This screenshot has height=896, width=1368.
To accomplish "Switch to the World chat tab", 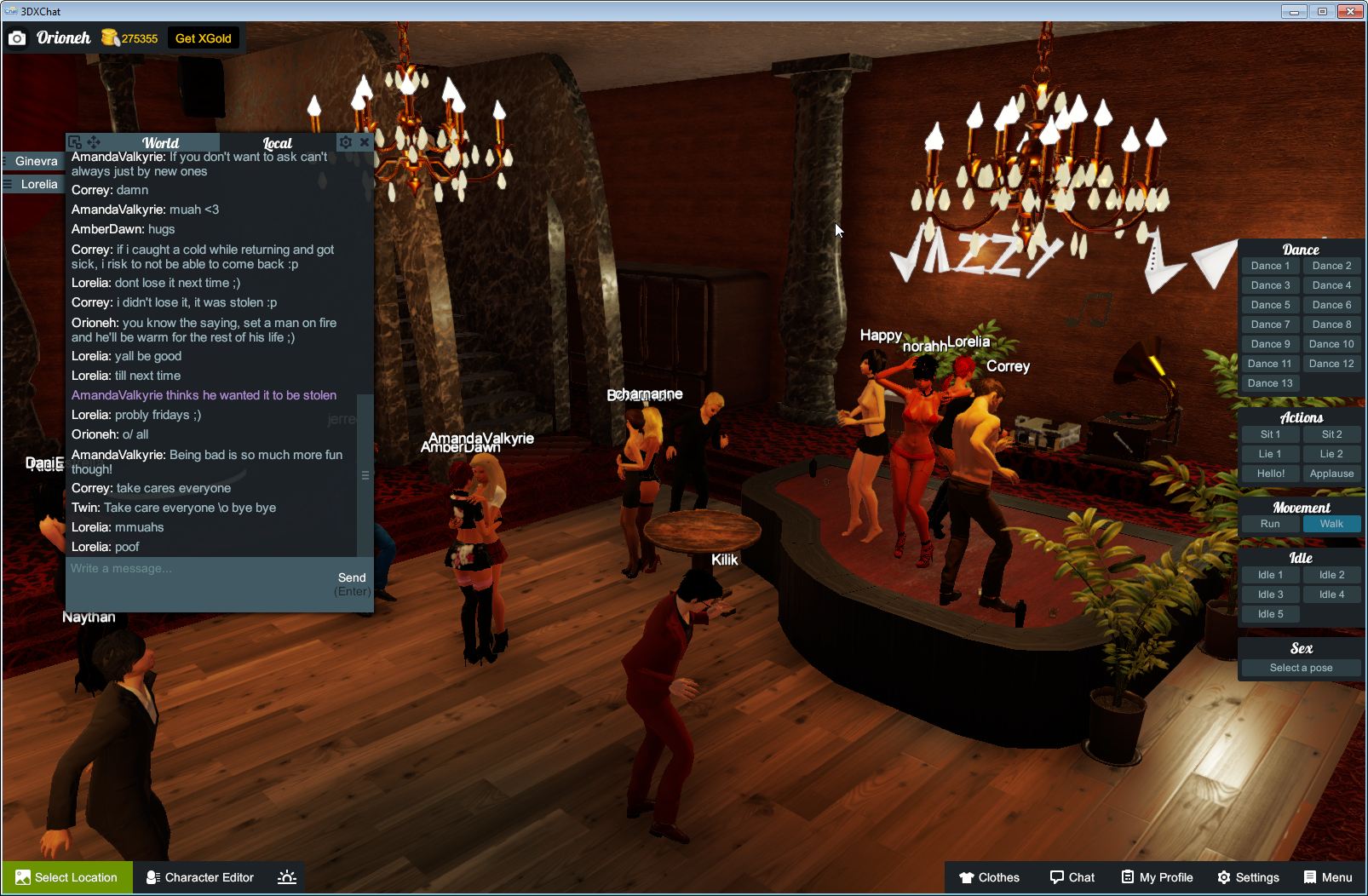I will pos(161,142).
